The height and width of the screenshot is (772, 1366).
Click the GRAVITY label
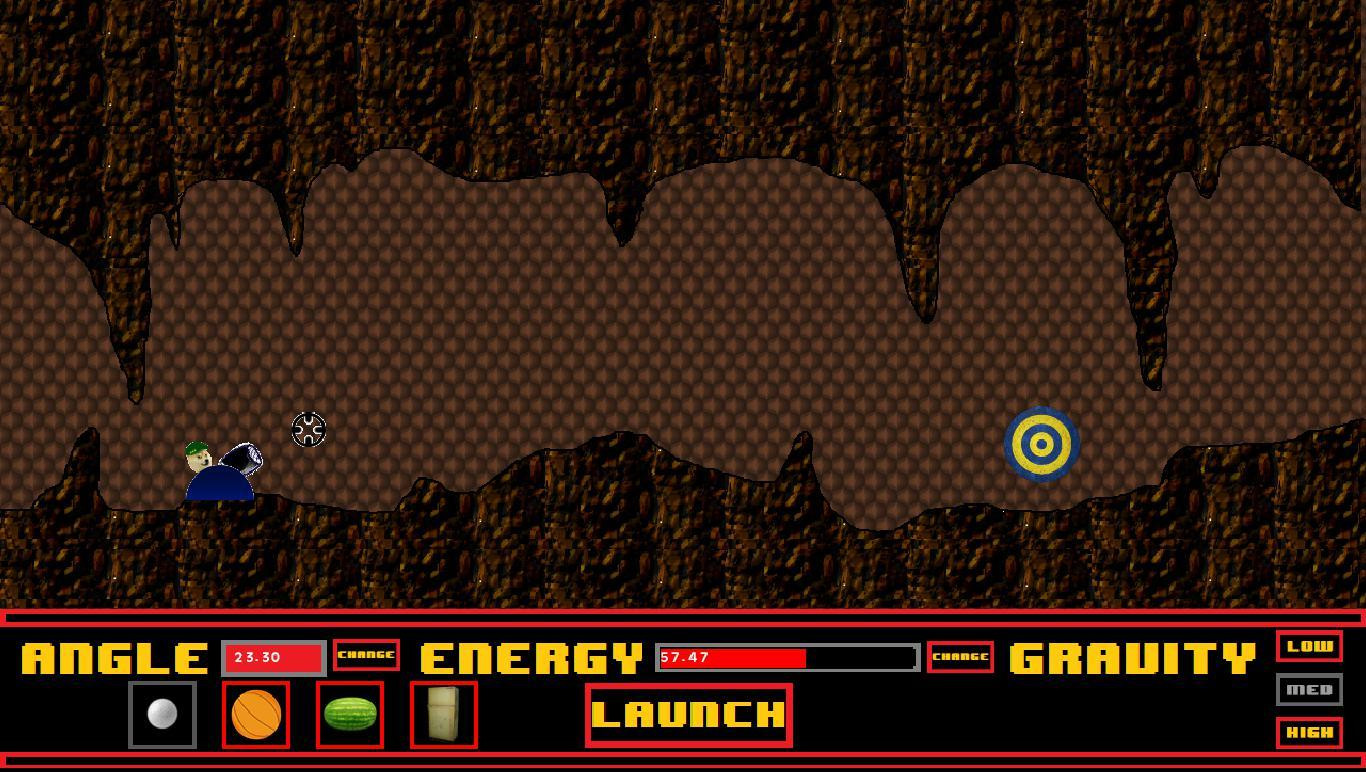point(1130,657)
